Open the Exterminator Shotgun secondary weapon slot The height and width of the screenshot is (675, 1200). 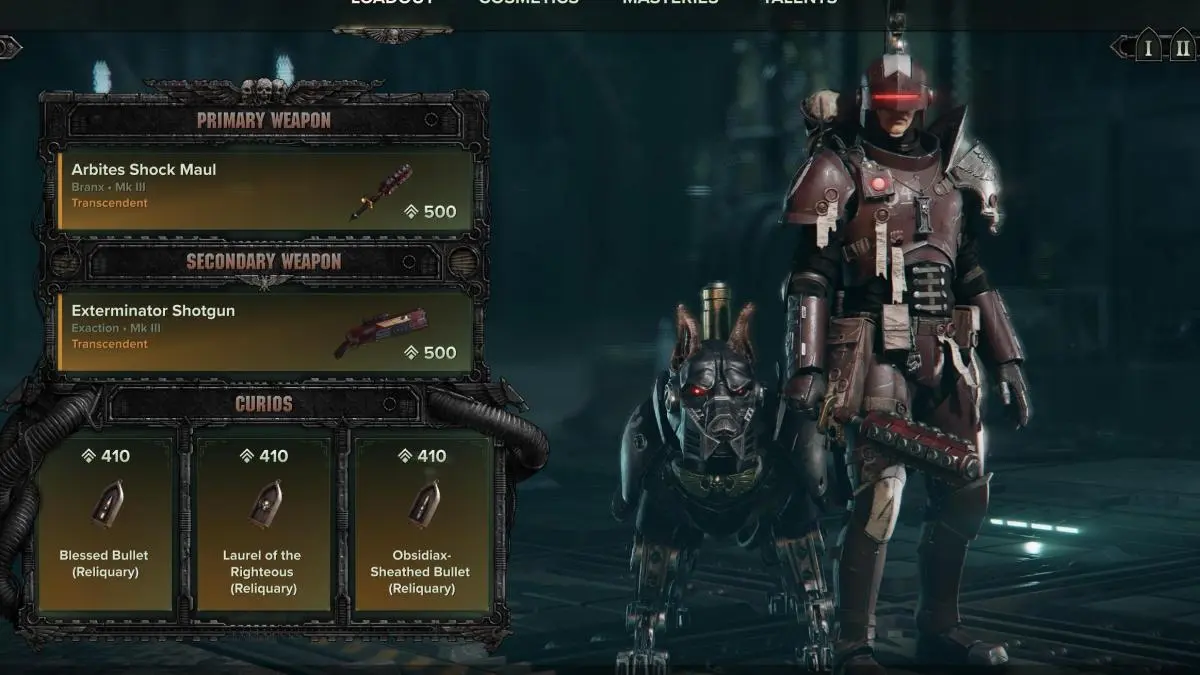coord(265,331)
